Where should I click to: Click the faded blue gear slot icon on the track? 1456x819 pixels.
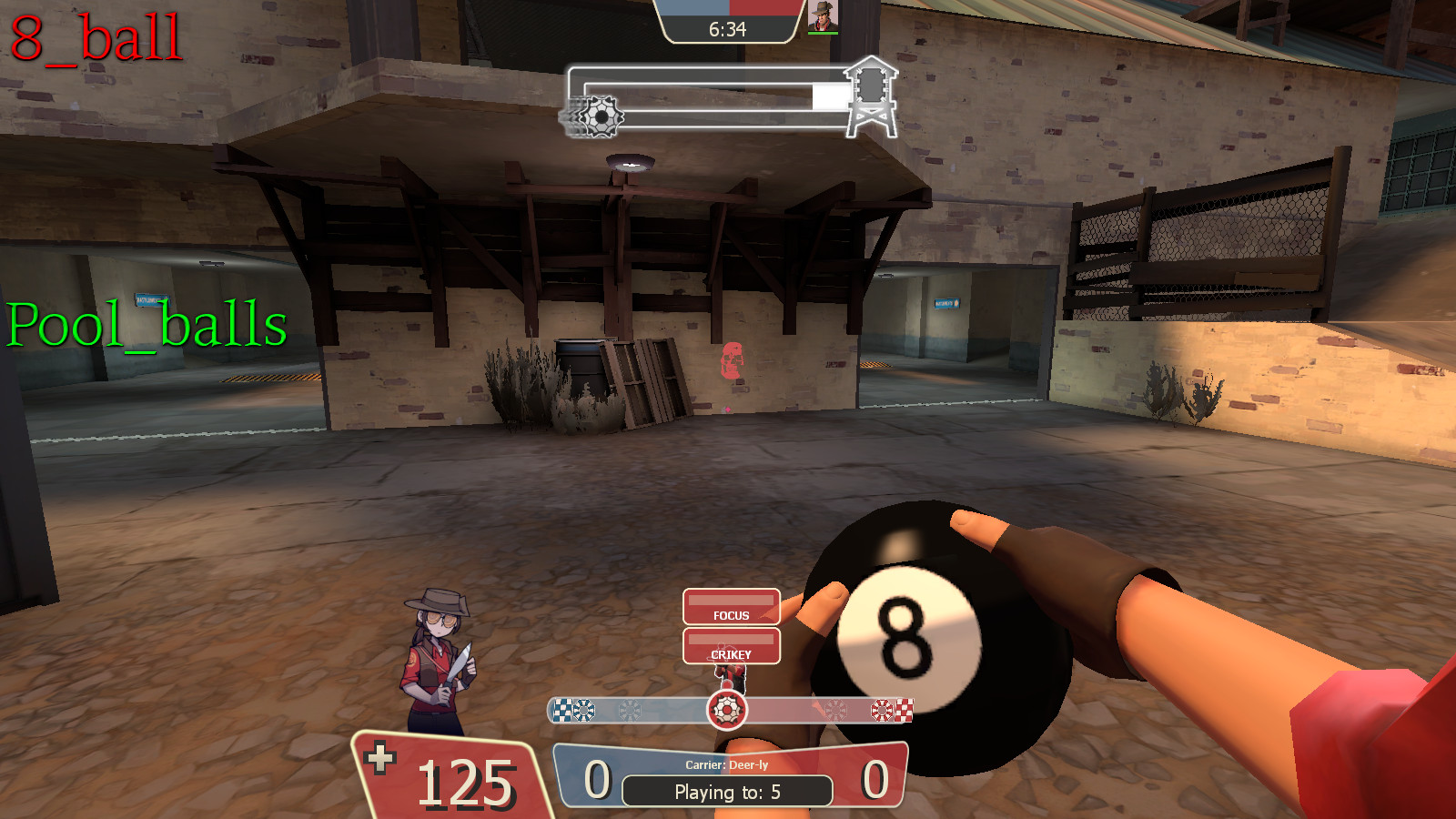632,709
